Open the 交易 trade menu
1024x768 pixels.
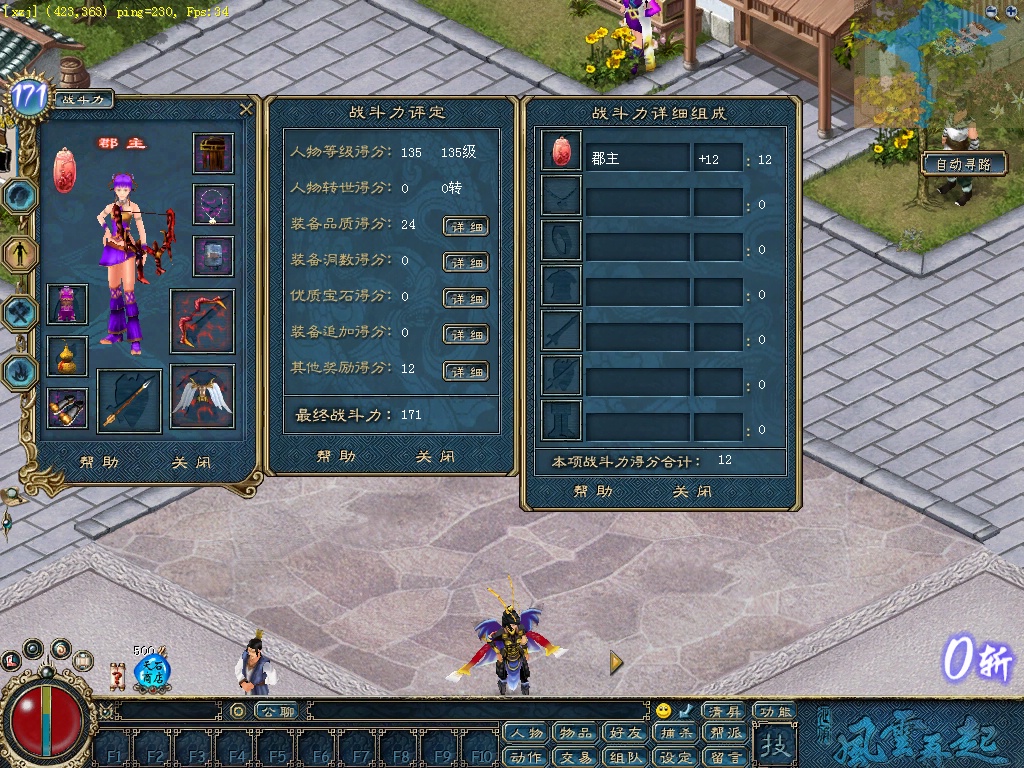coord(576,757)
